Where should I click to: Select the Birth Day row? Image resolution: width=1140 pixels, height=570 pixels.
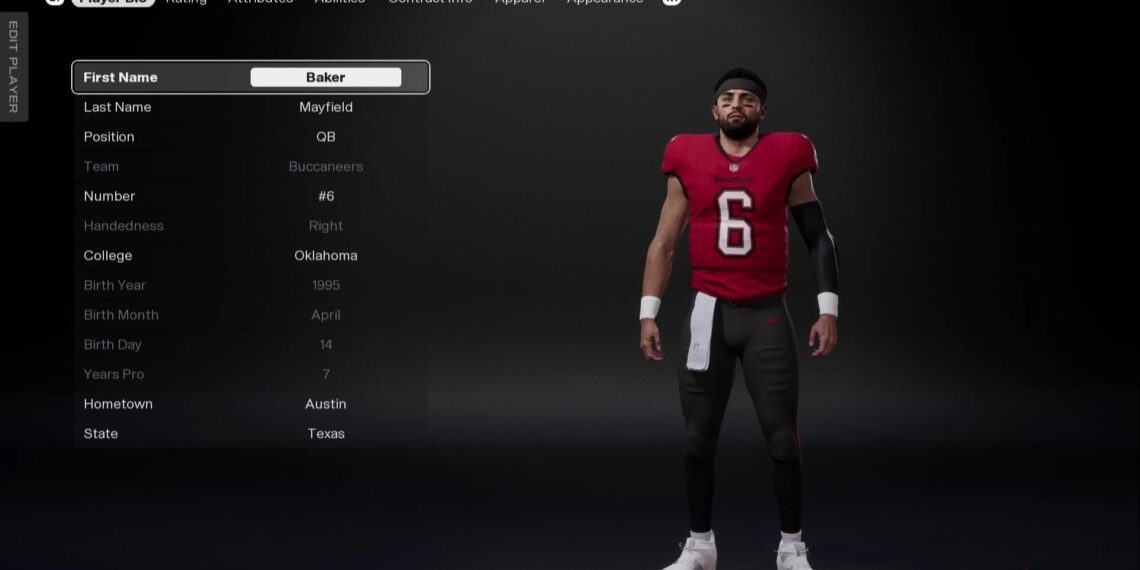[x=251, y=344]
